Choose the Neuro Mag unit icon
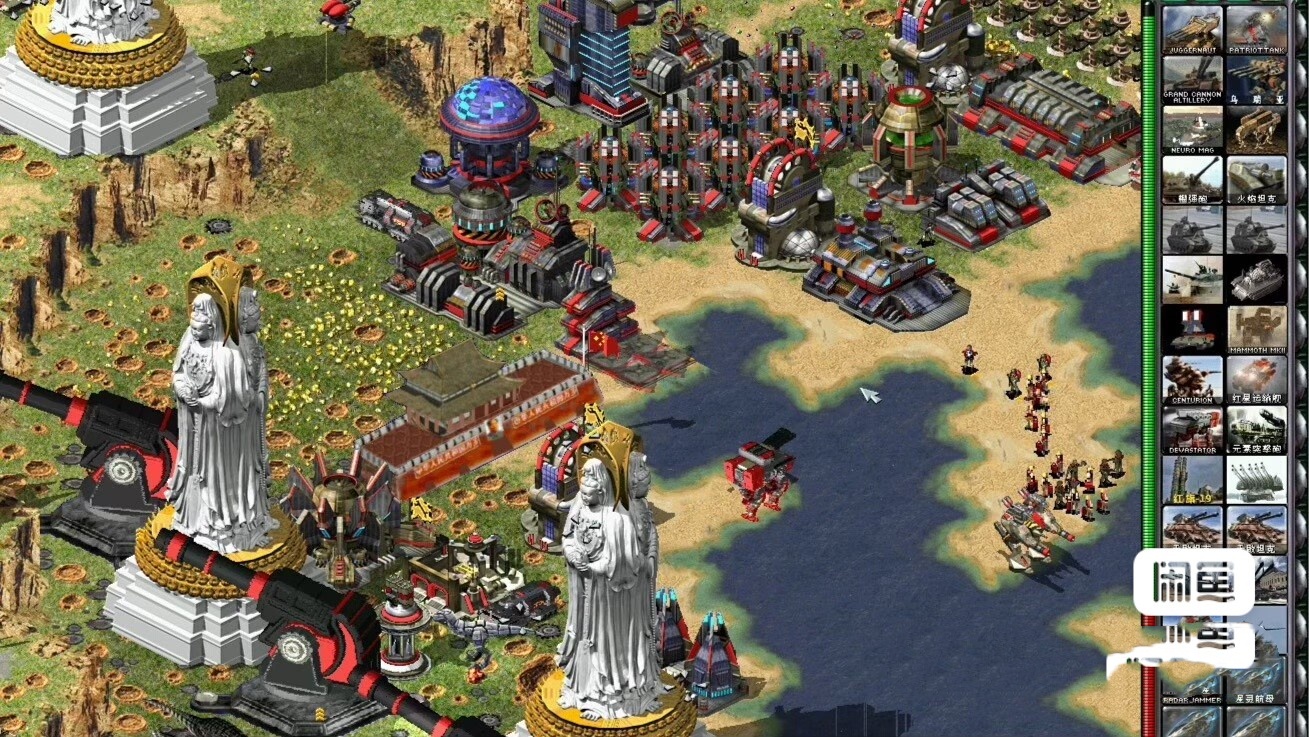1309x737 pixels. pos(1192,128)
